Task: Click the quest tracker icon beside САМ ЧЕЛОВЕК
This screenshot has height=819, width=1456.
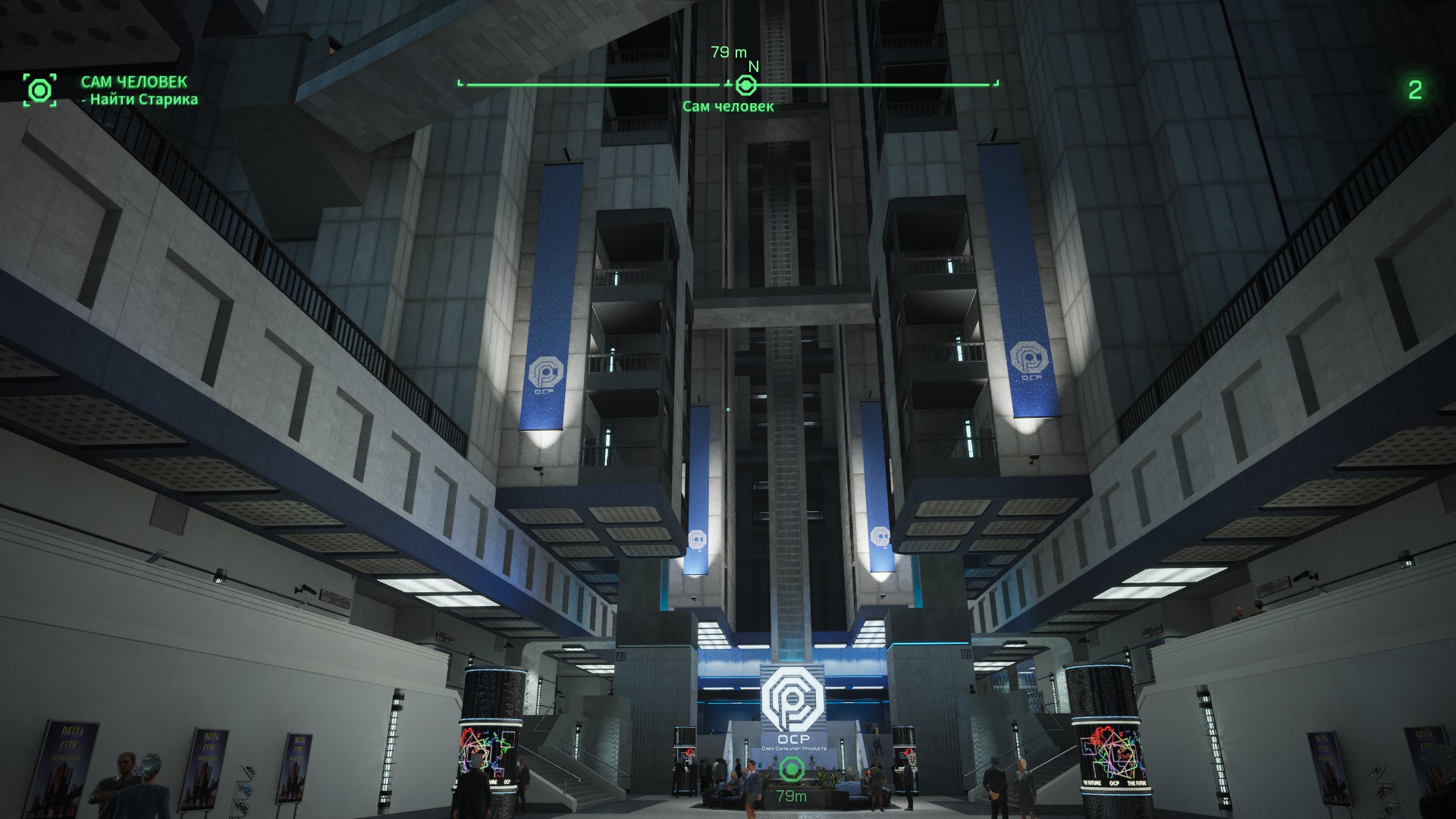Action: click(x=39, y=90)
